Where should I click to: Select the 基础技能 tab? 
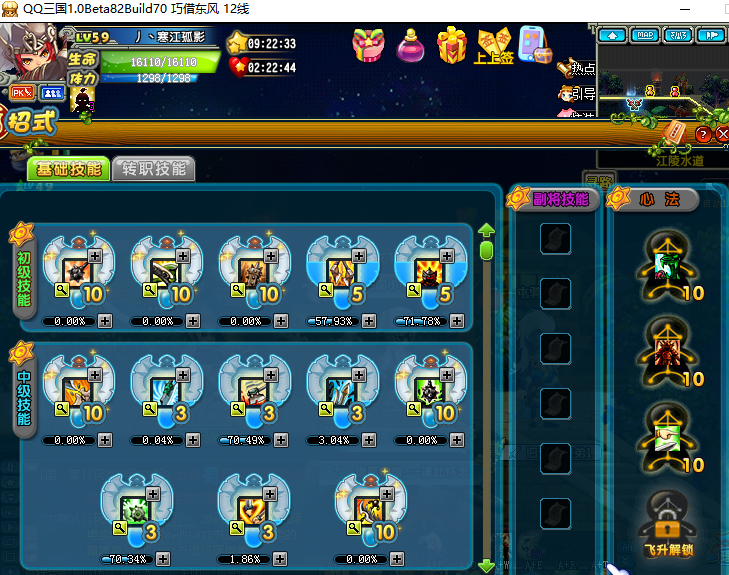(68, 169)
